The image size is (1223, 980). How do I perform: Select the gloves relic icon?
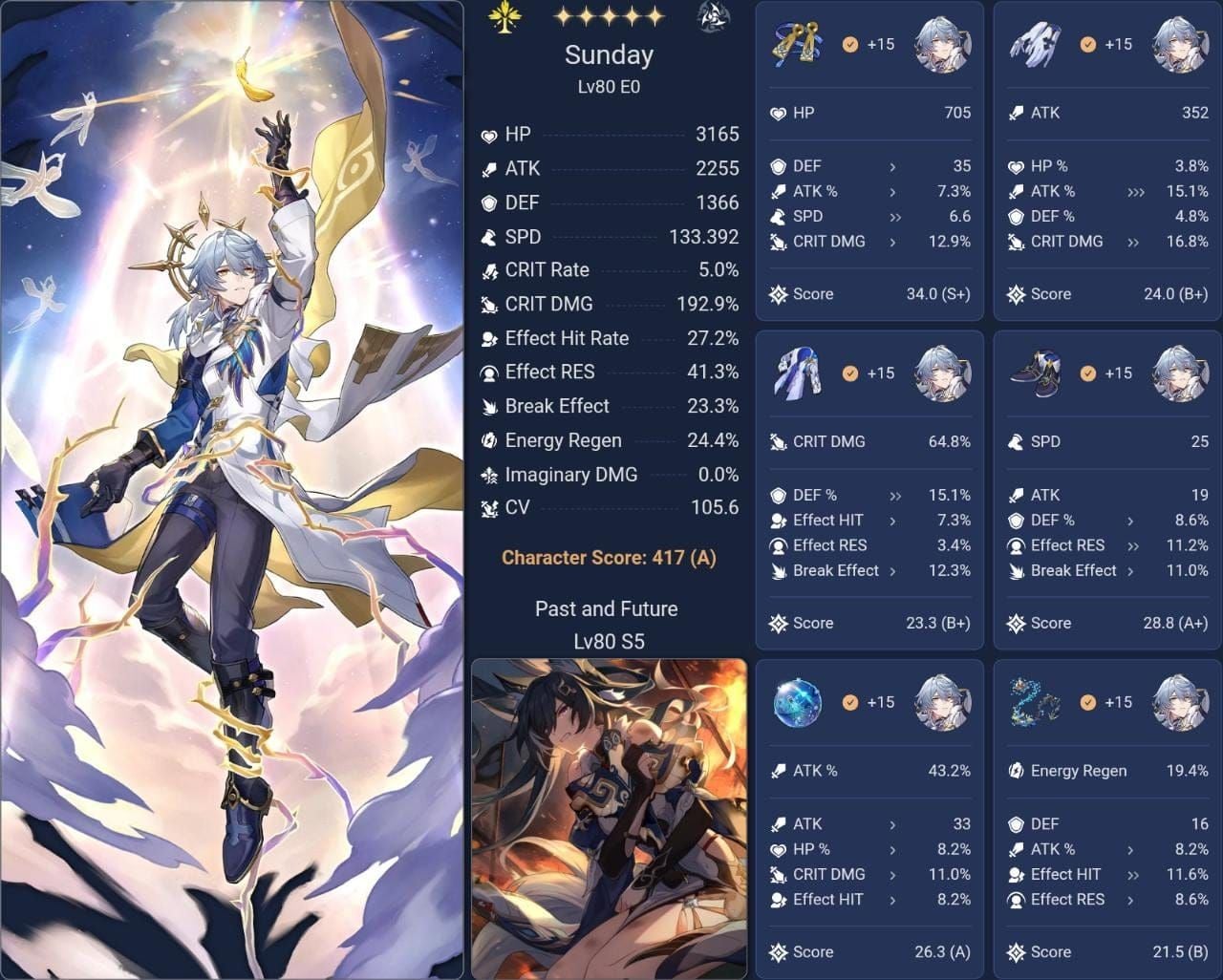1037,43
